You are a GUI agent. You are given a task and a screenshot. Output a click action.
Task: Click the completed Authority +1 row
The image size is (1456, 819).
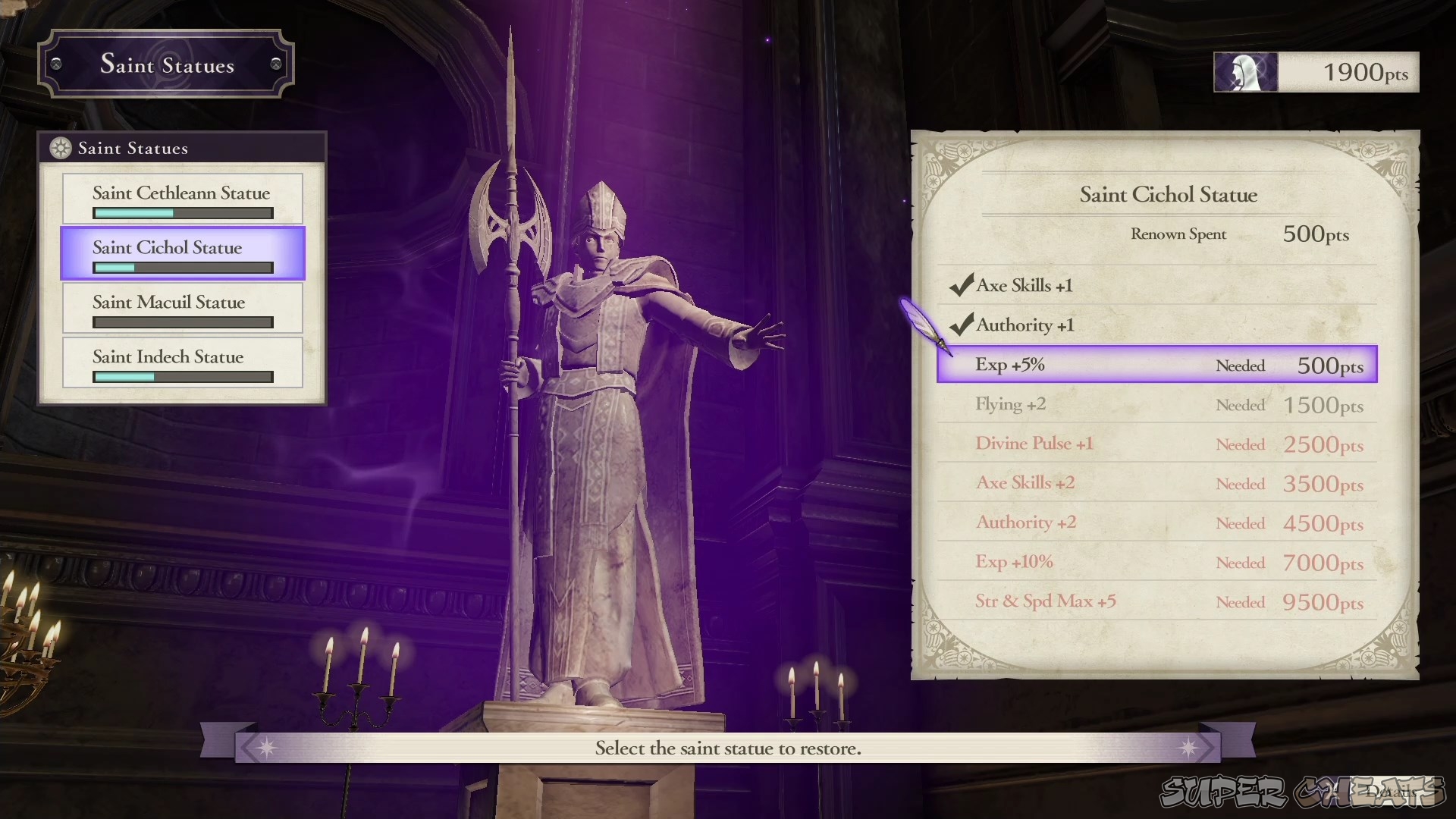1156,325
